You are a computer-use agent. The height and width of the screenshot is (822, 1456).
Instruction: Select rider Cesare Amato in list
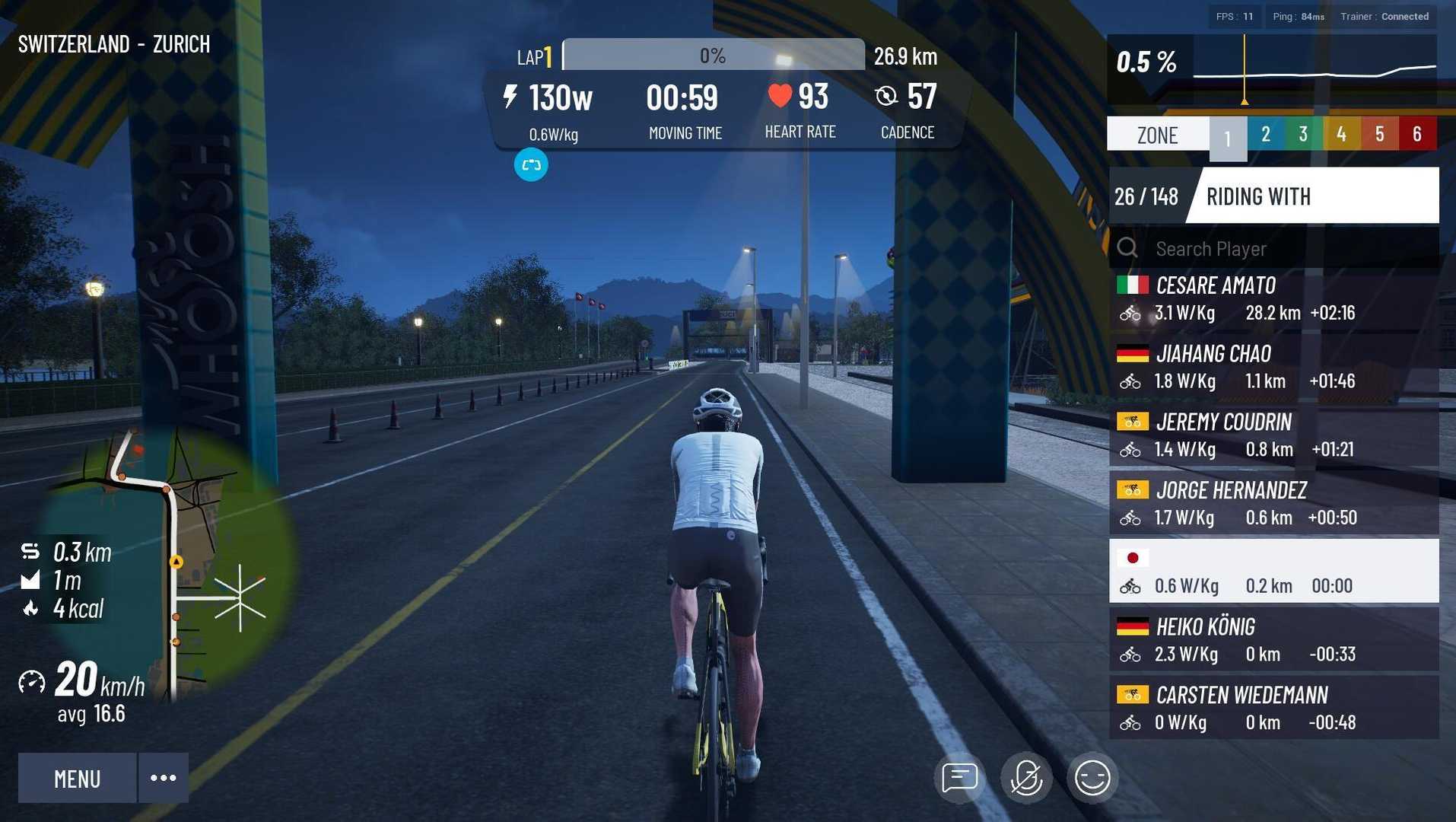pos(1273,298)
